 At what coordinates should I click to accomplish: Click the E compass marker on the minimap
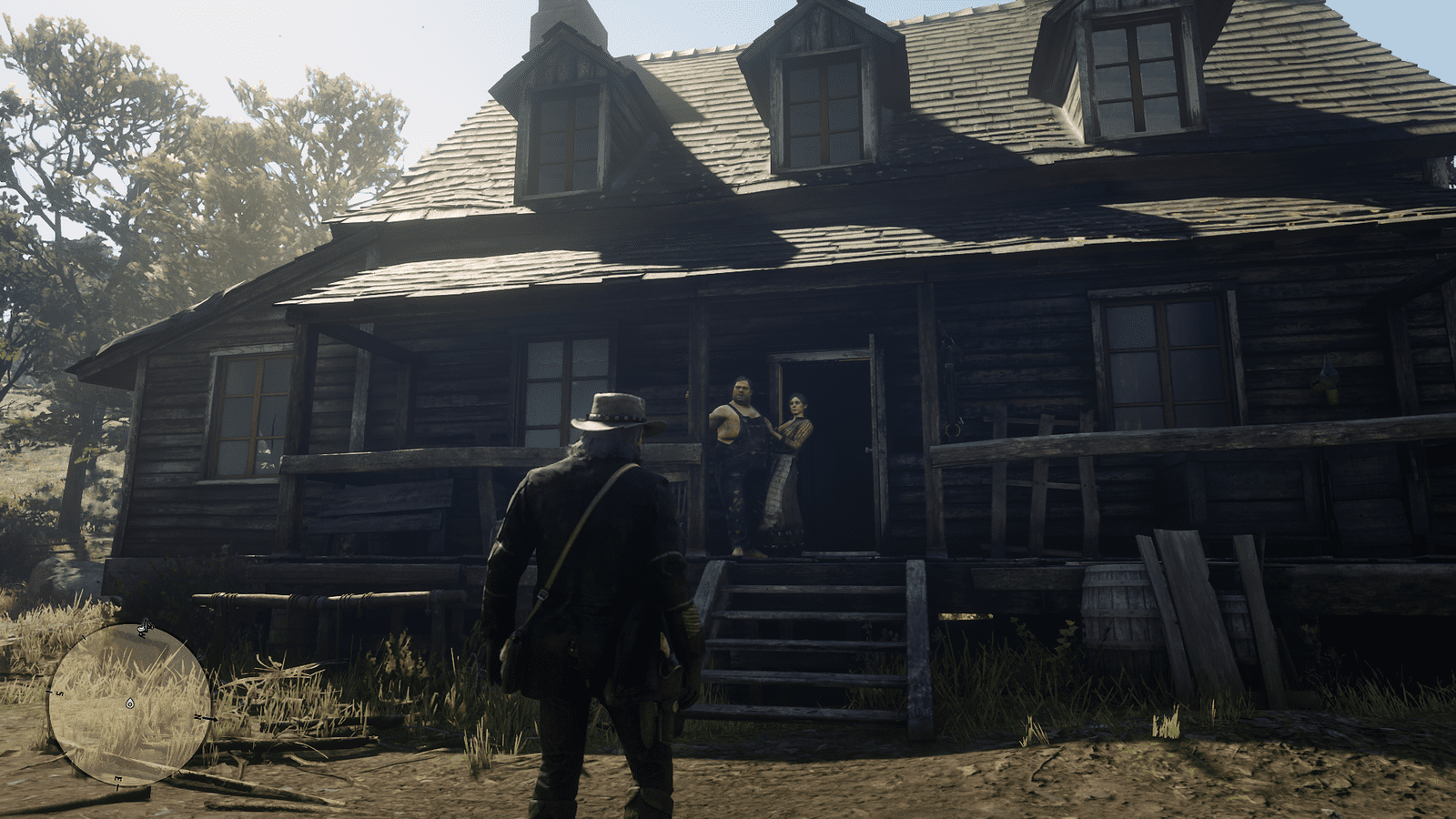point(119,780)
